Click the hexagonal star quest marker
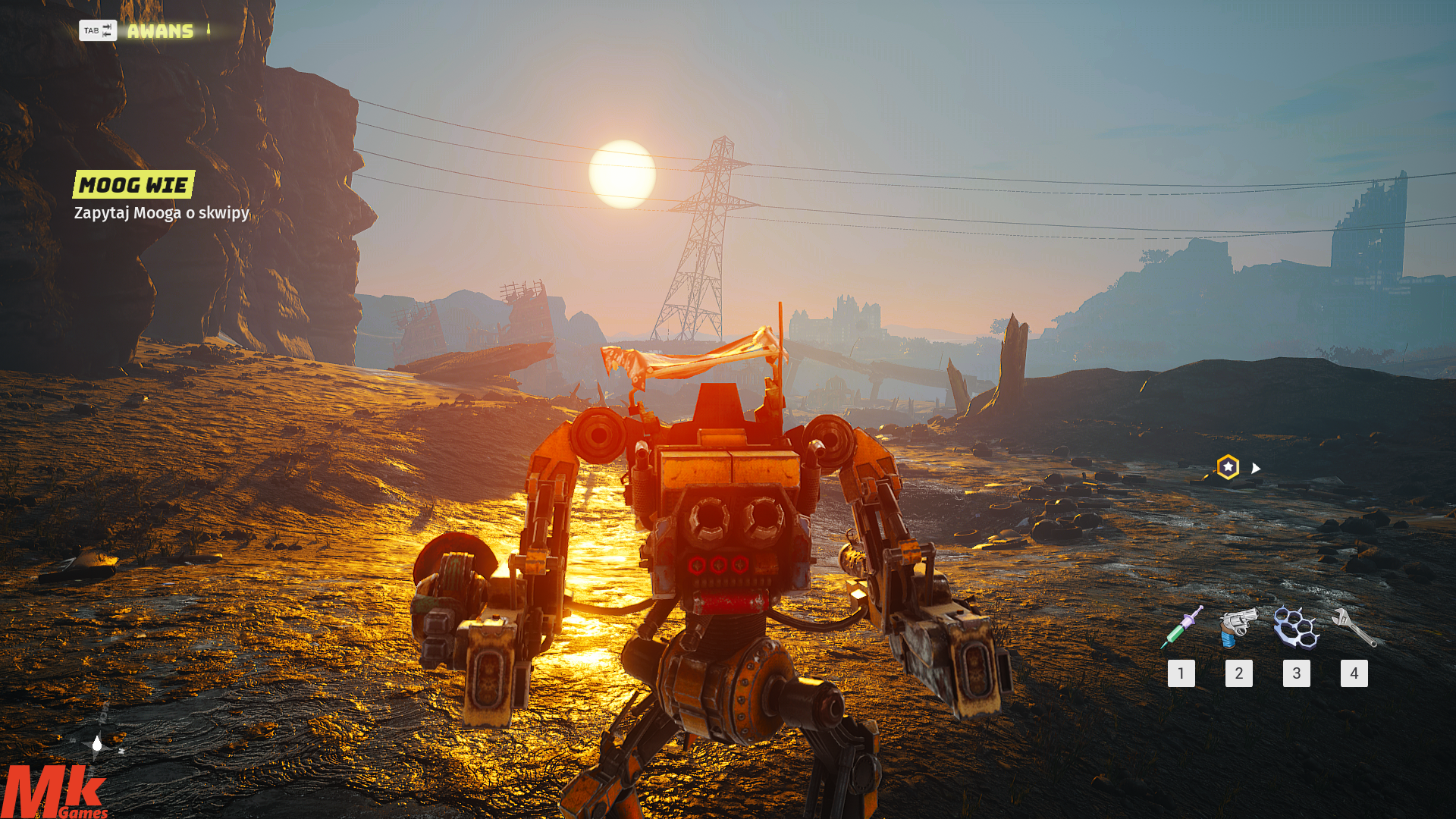This screenshot has height=819, width=1456. coord(1228,467)
